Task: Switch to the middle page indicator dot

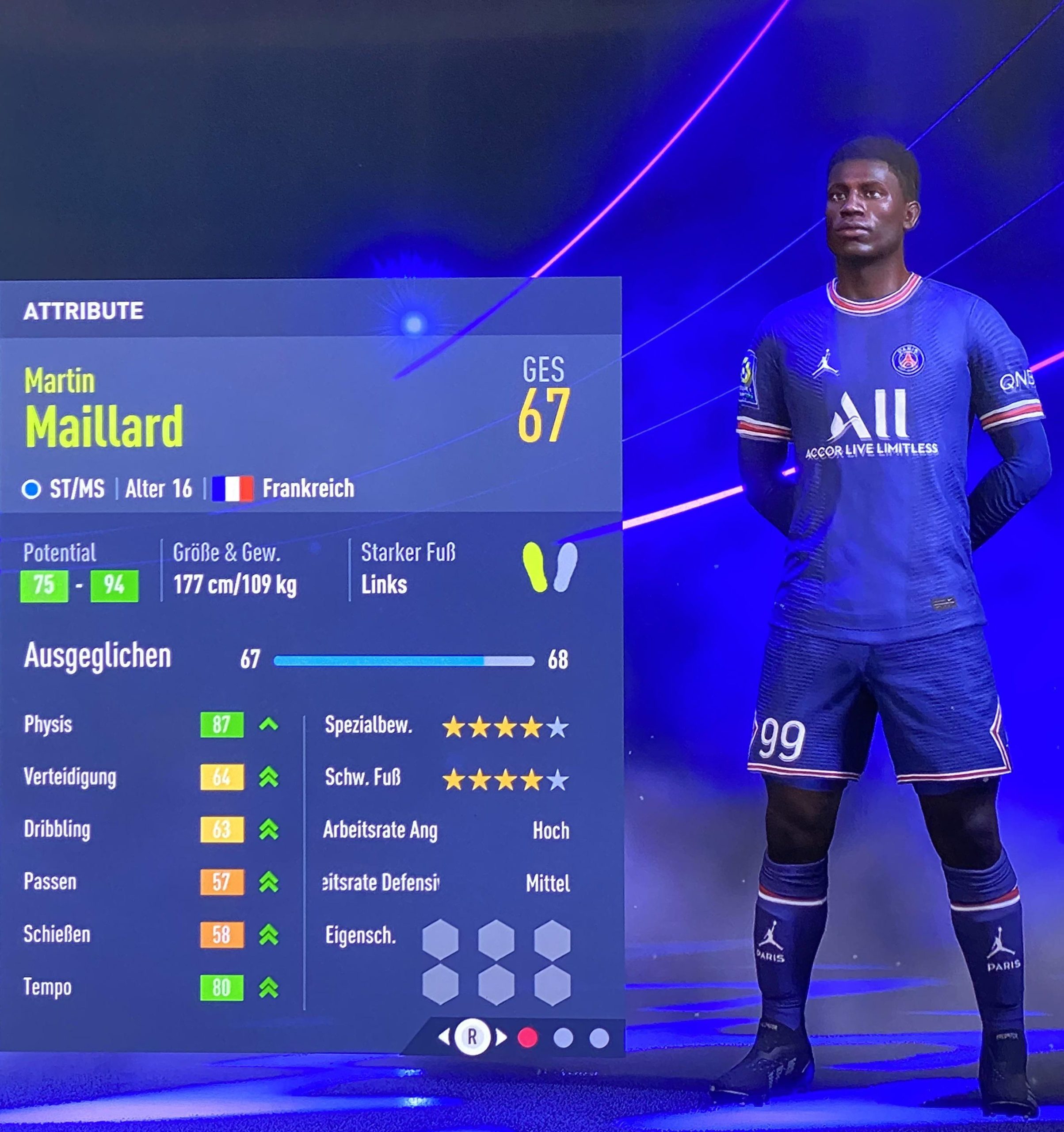Action: point(563,1037)
